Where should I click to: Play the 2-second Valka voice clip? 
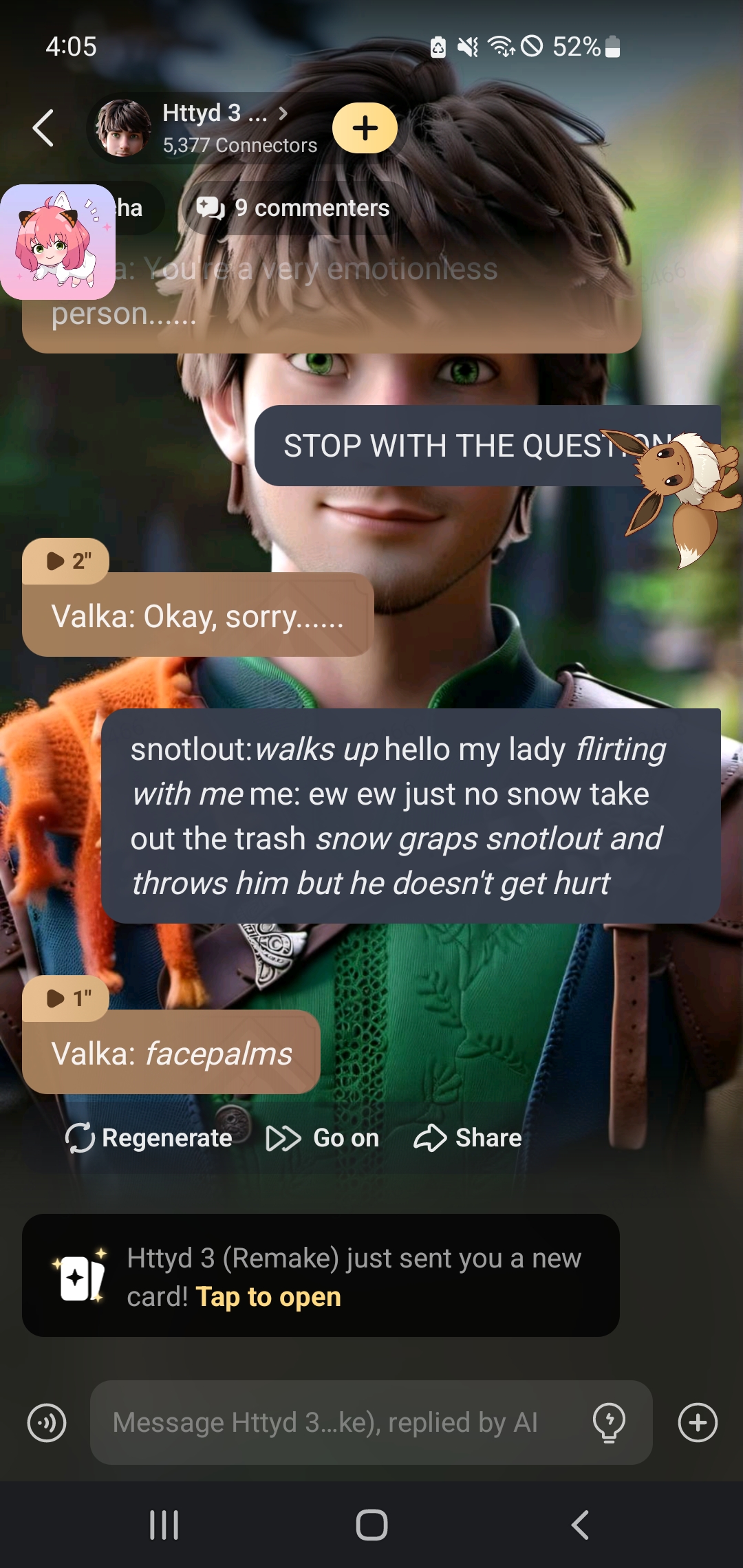[x=66, y=561]
